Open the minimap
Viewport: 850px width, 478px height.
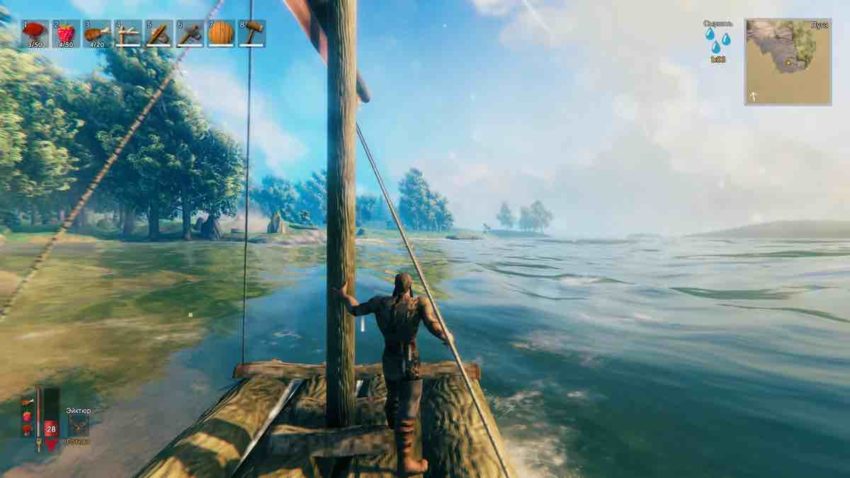787,62
